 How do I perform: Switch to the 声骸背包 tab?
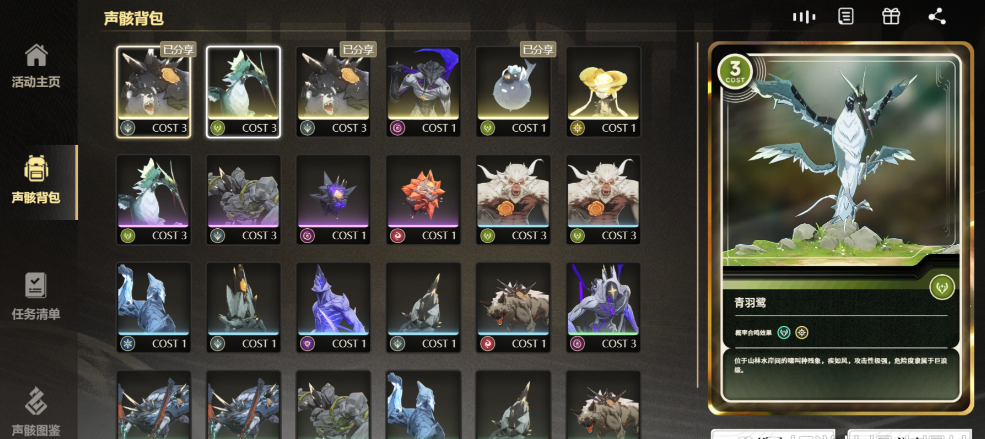(x=36, y=181)
